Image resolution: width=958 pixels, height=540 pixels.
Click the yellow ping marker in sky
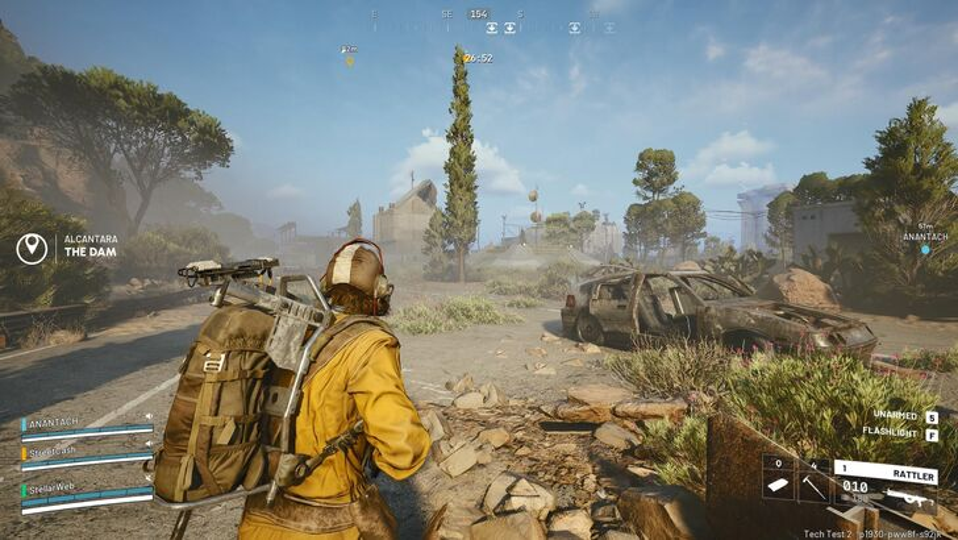[x=350, y=61]
